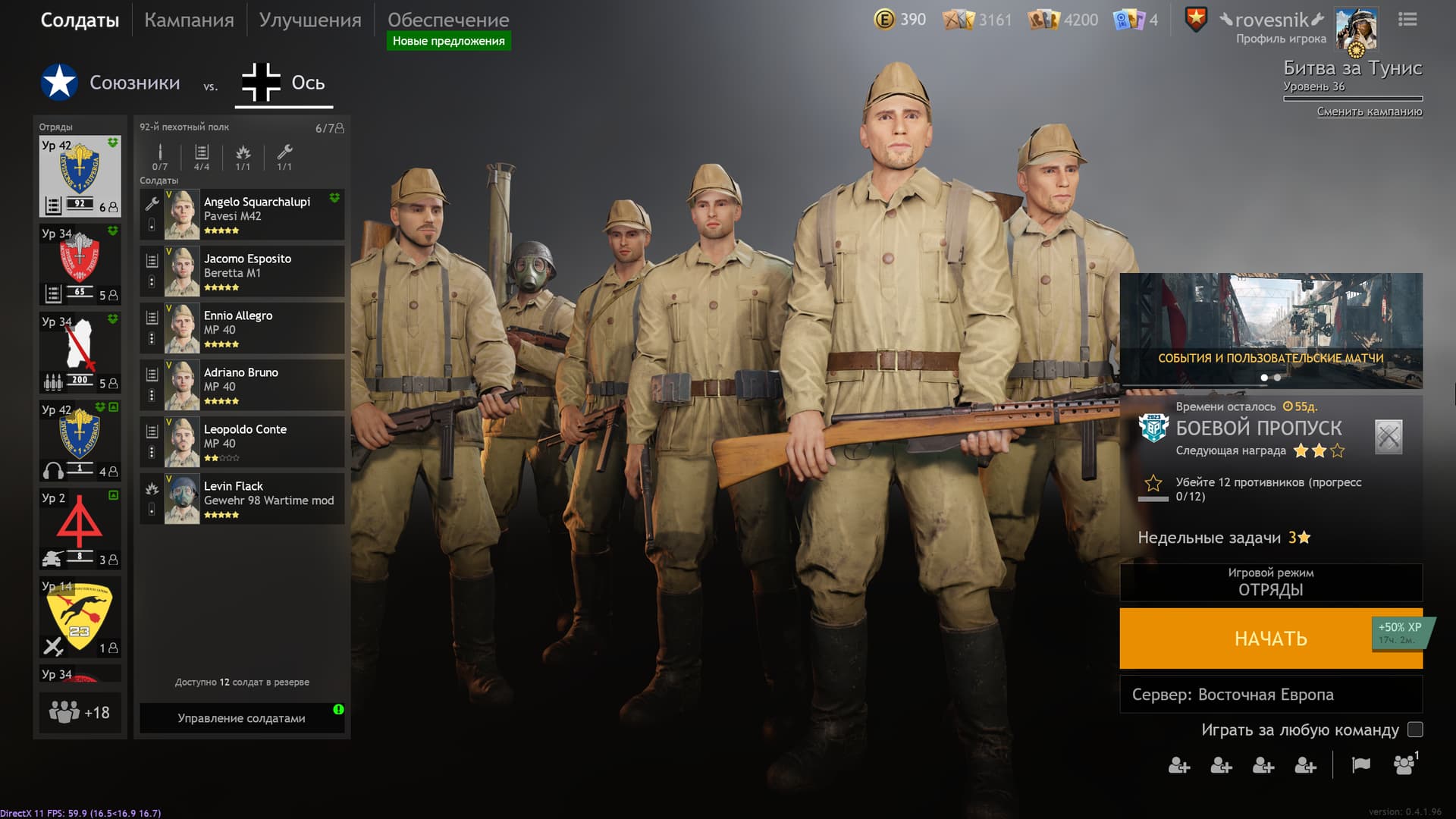Open the Игровой режим ОТРЯДЫ selector
The height and width of the screenshot is (819, 1456).
point(1270,584)
